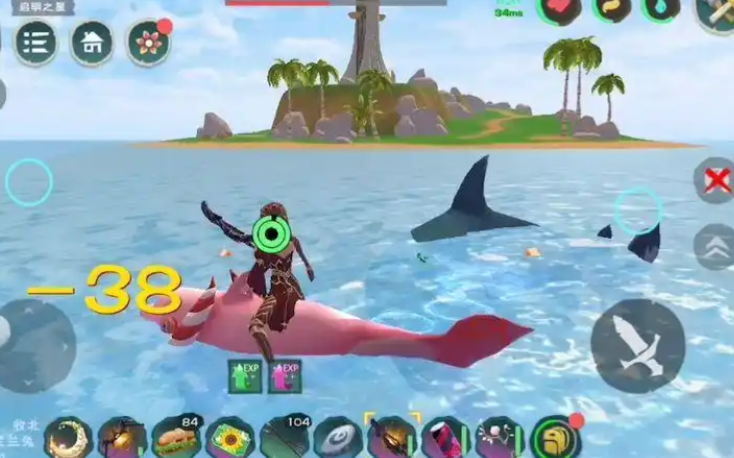Tap the yellow hunger status icon
Screen dimensions: 734x458
[610, 9]
